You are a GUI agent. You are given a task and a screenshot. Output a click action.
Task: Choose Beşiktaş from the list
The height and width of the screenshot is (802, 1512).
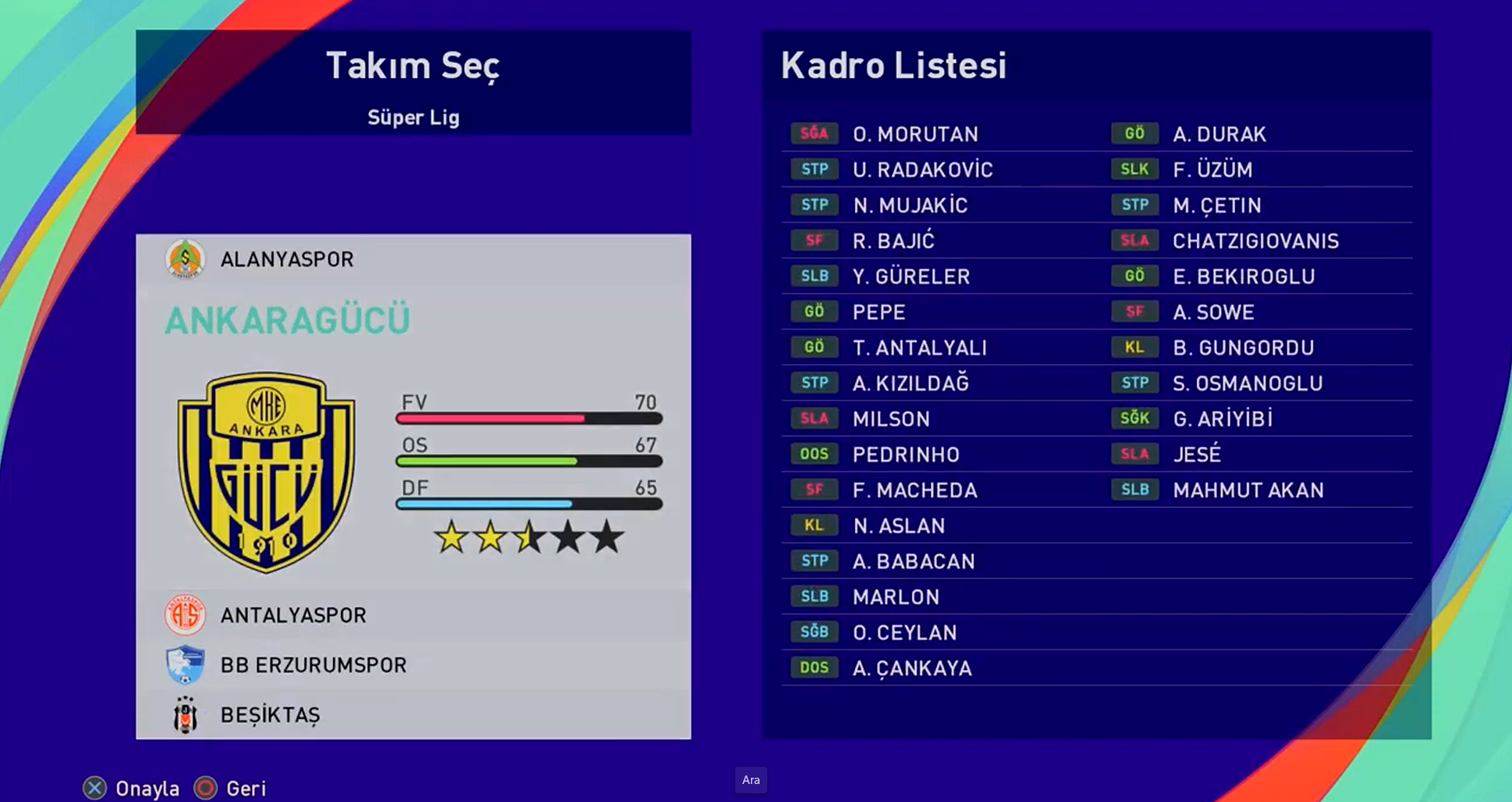click(270, 715)
